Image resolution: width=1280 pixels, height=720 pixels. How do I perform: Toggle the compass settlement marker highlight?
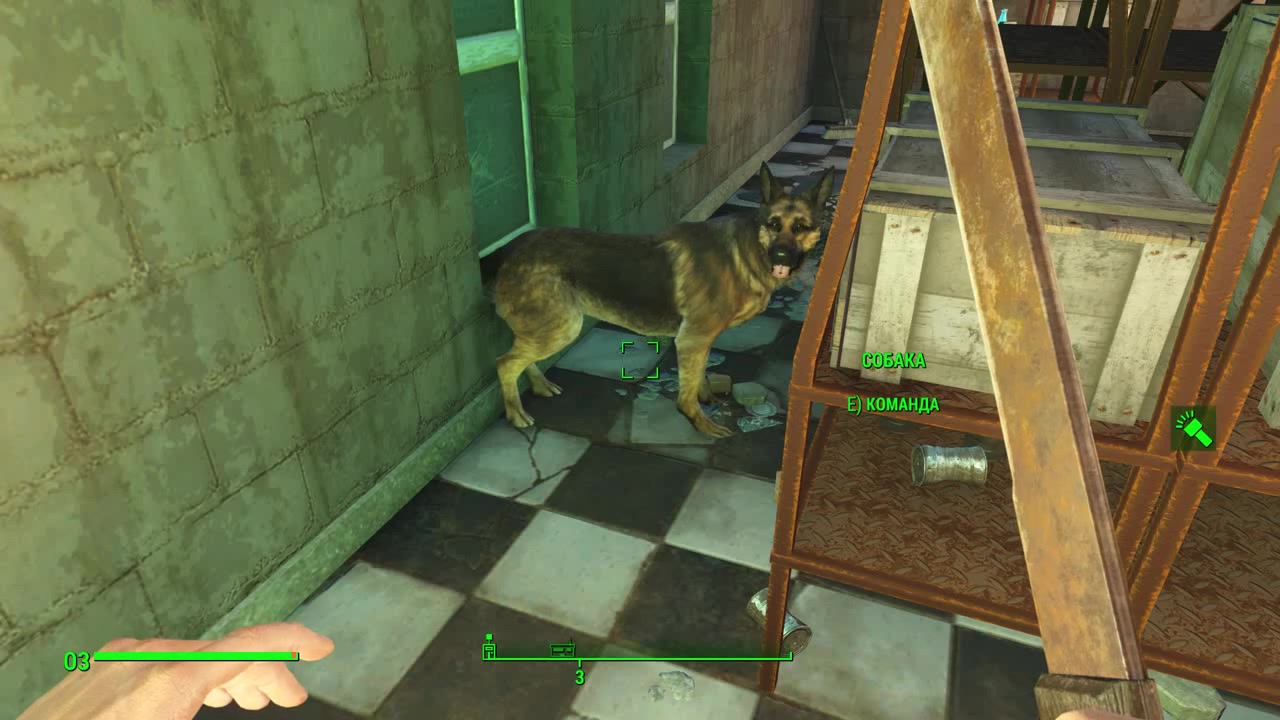pyautogui.click(x=489, y=648)
